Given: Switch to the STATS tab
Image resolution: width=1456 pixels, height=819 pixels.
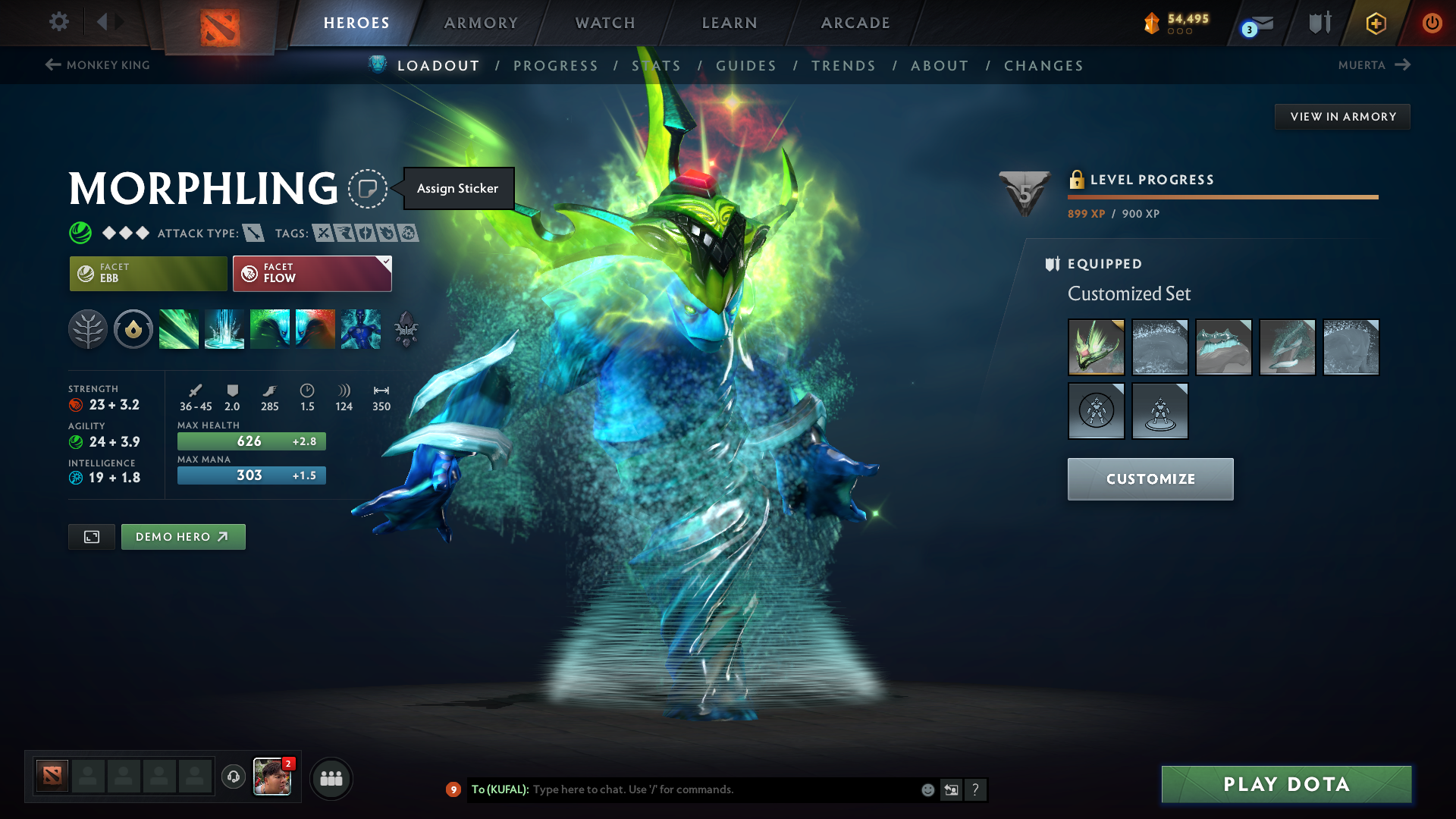Looking at the screenshot, I should pos(657,66).
